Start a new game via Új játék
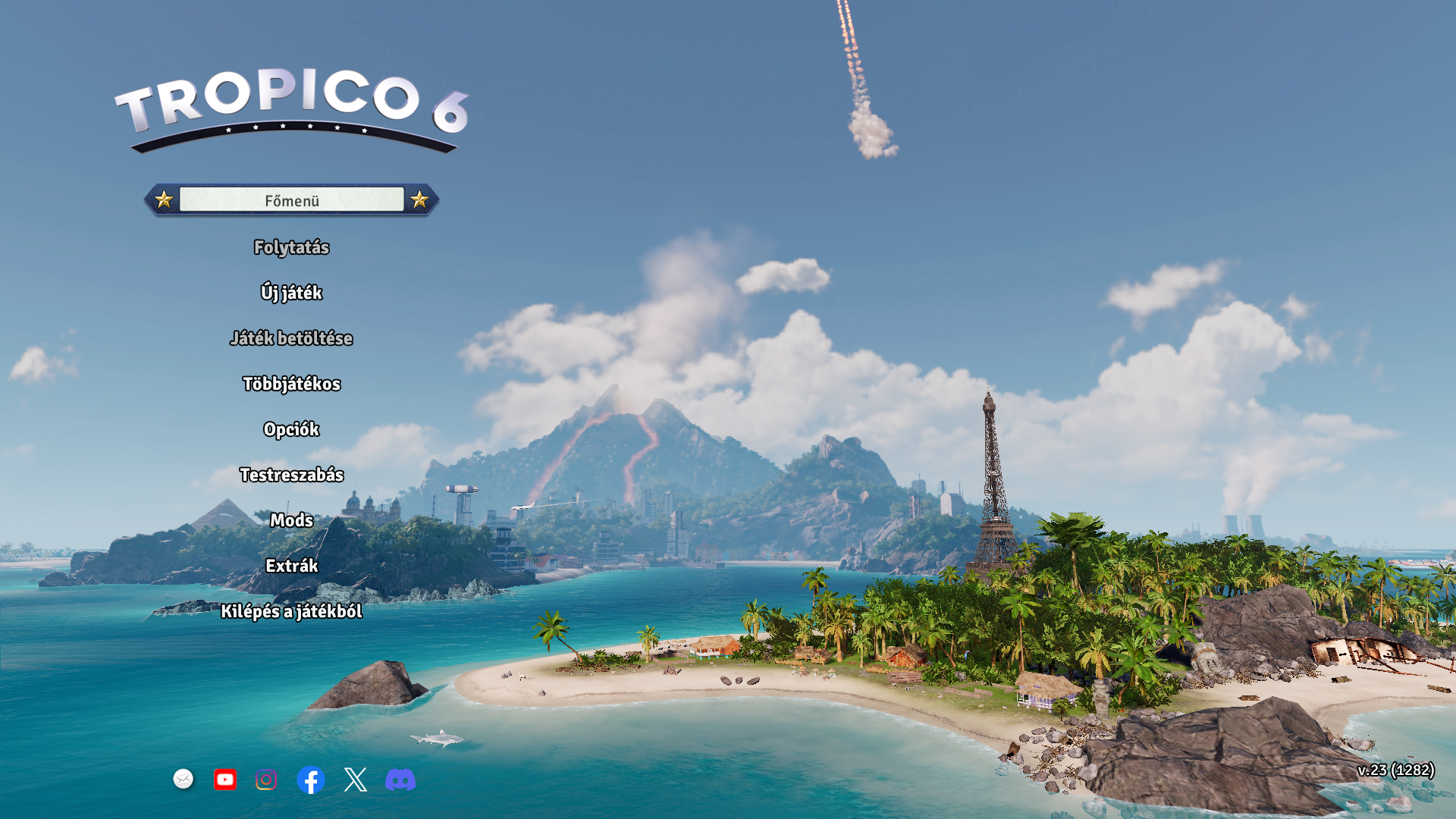 pyautogui.click(x=291, y=293)
